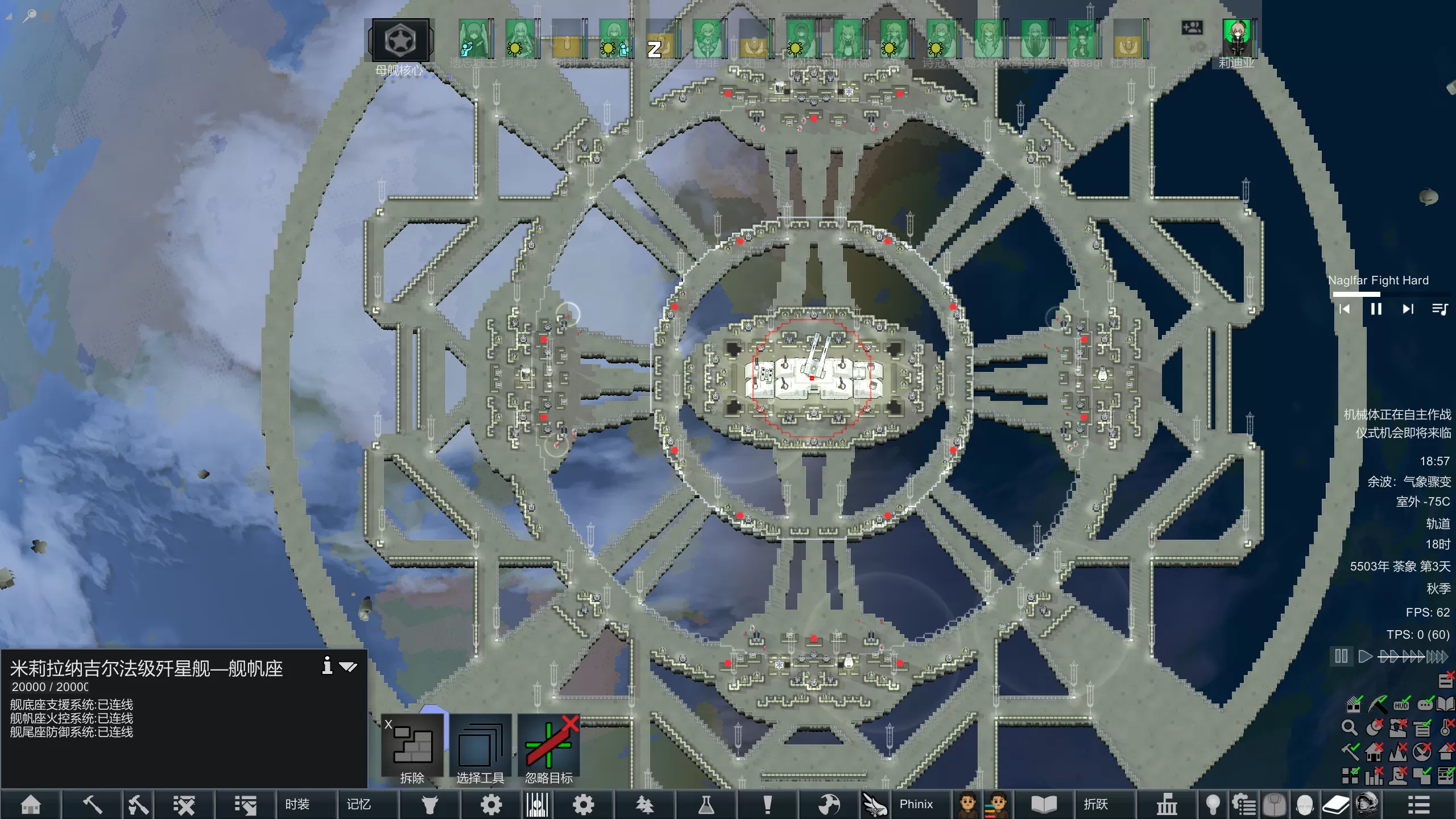
Task: Open the info card for the selected ship
Action: pos(328,665)
